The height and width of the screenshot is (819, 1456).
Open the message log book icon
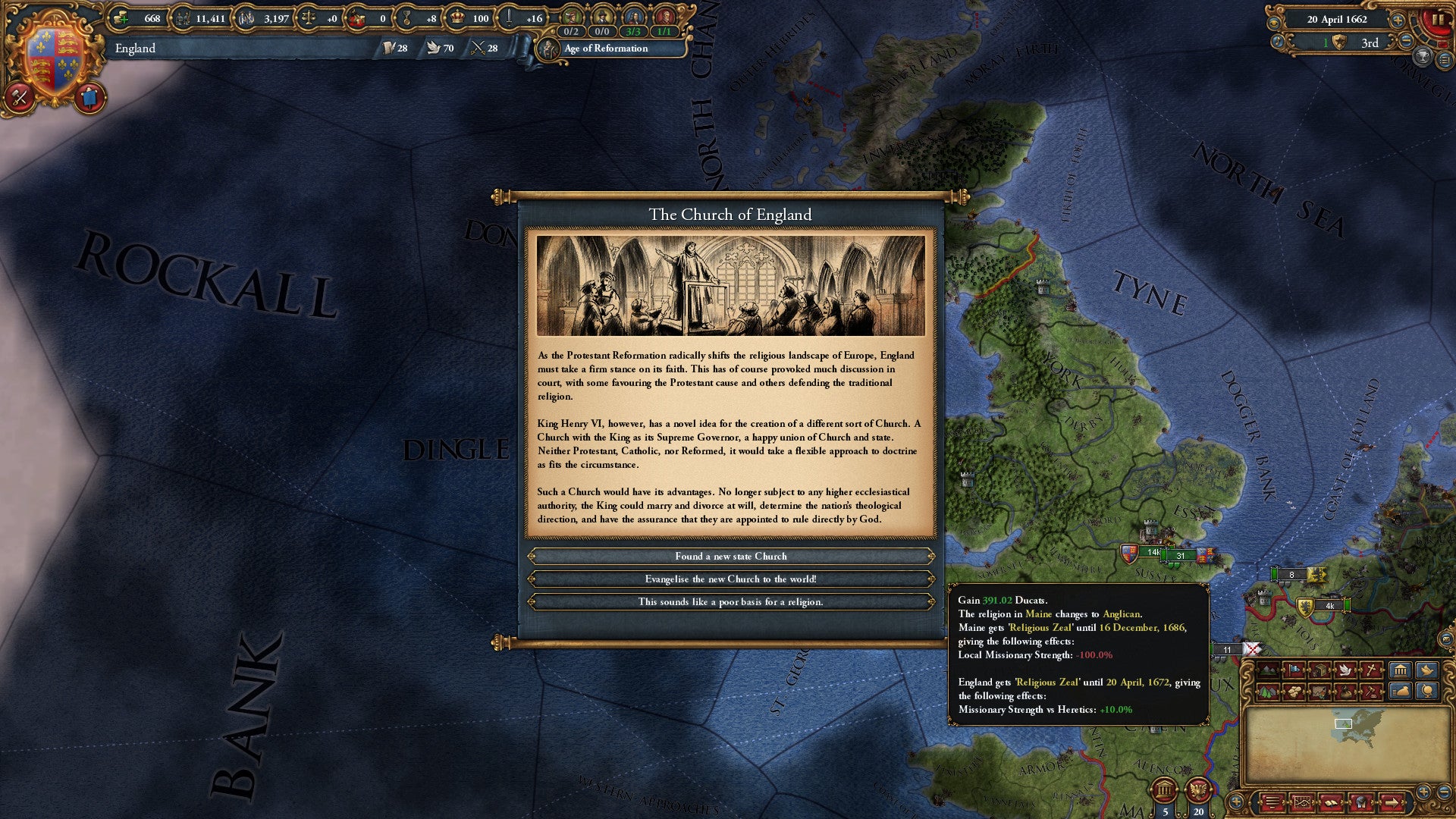1332,803
